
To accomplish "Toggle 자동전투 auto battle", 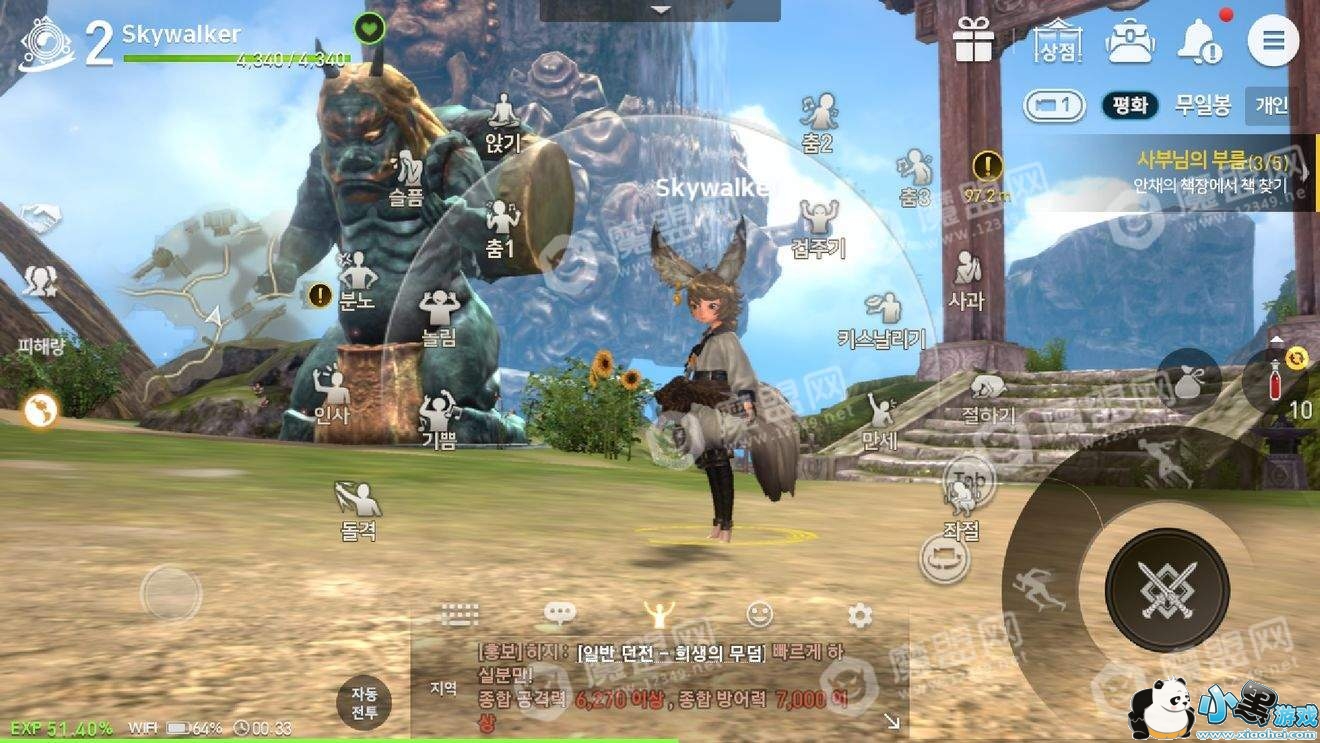I will point(364,703).
